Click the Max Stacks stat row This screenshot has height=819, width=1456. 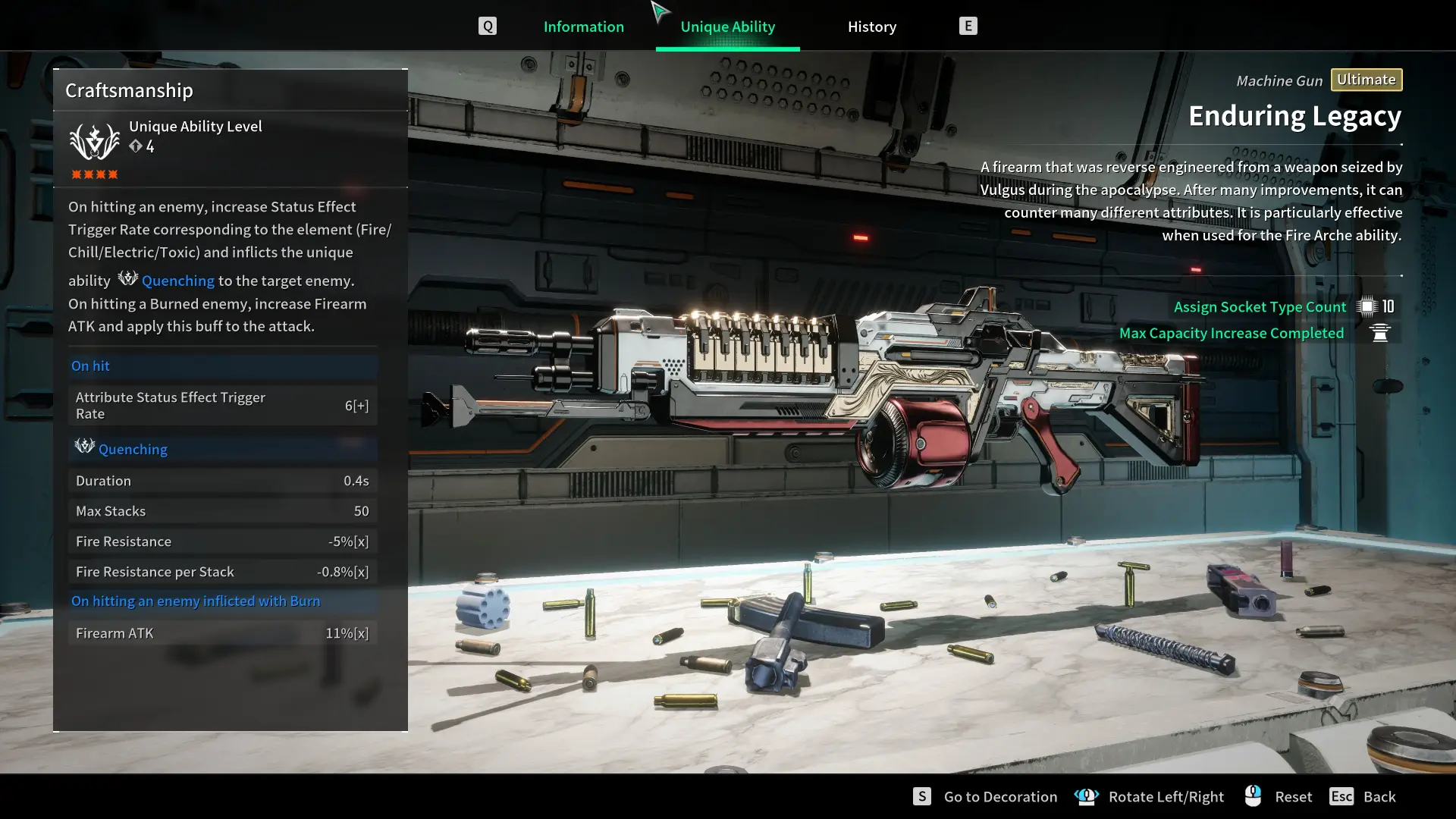(222, 511)
